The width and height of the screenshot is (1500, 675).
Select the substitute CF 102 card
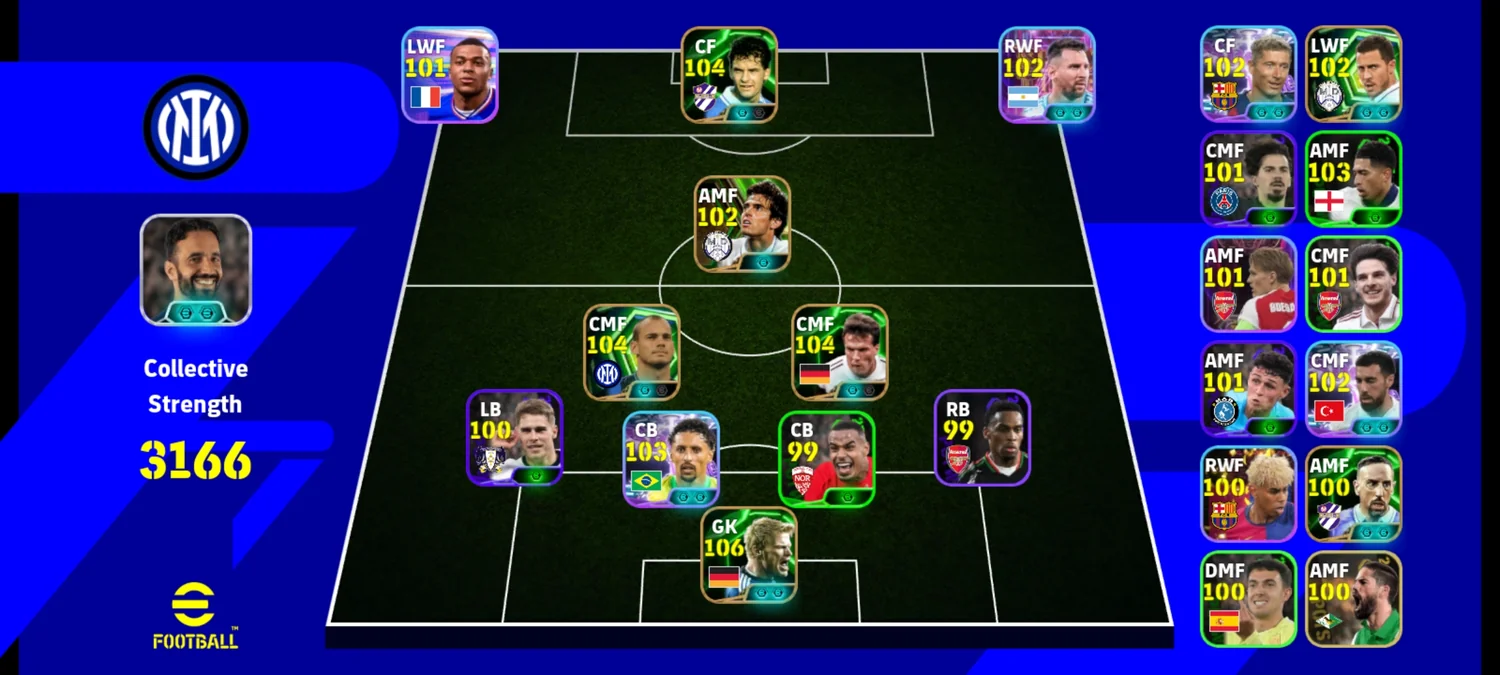(1248, 74)
